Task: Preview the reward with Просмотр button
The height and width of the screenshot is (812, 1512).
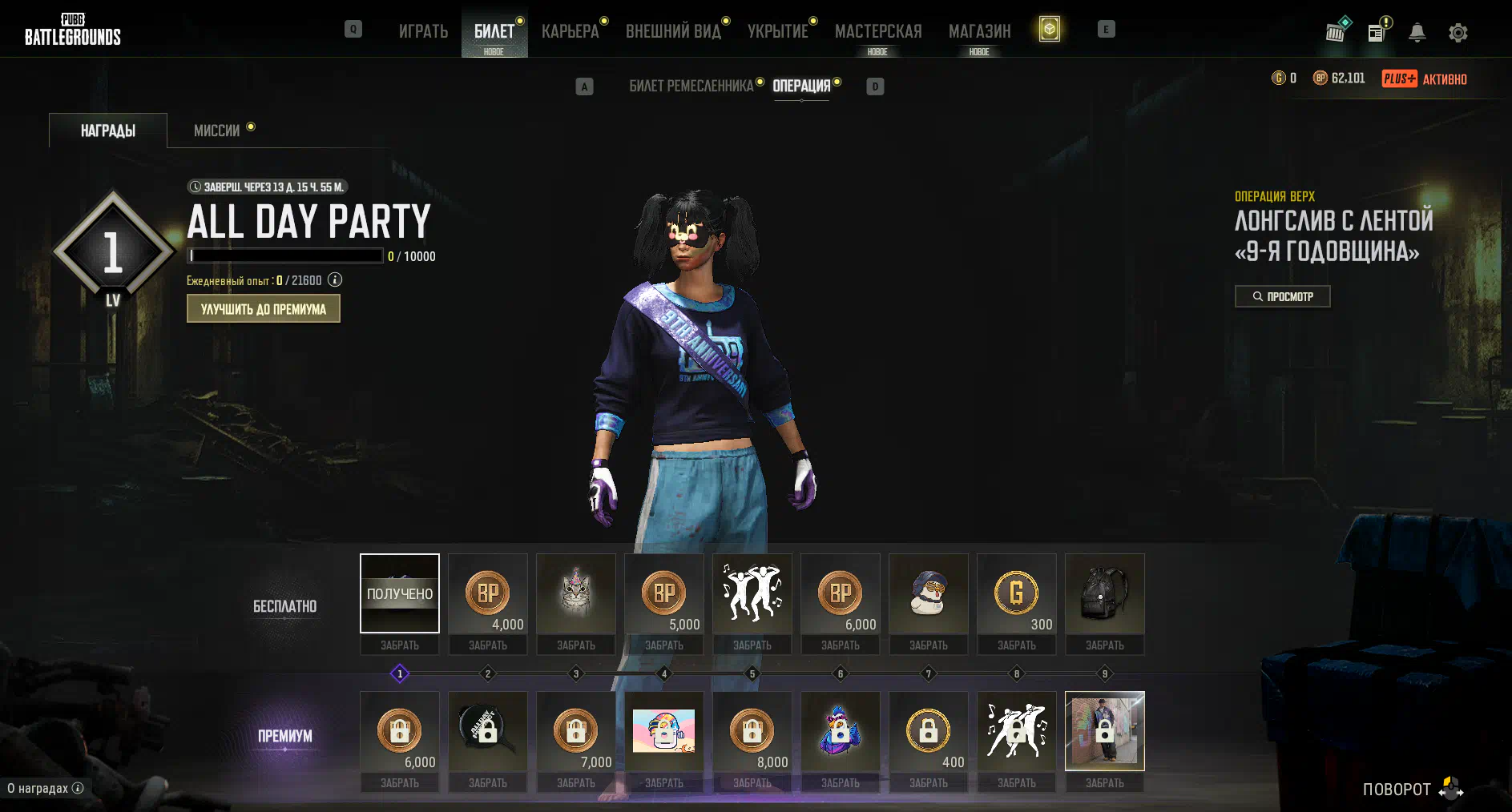Action: pyautogui.click(x=1282, y=296)
